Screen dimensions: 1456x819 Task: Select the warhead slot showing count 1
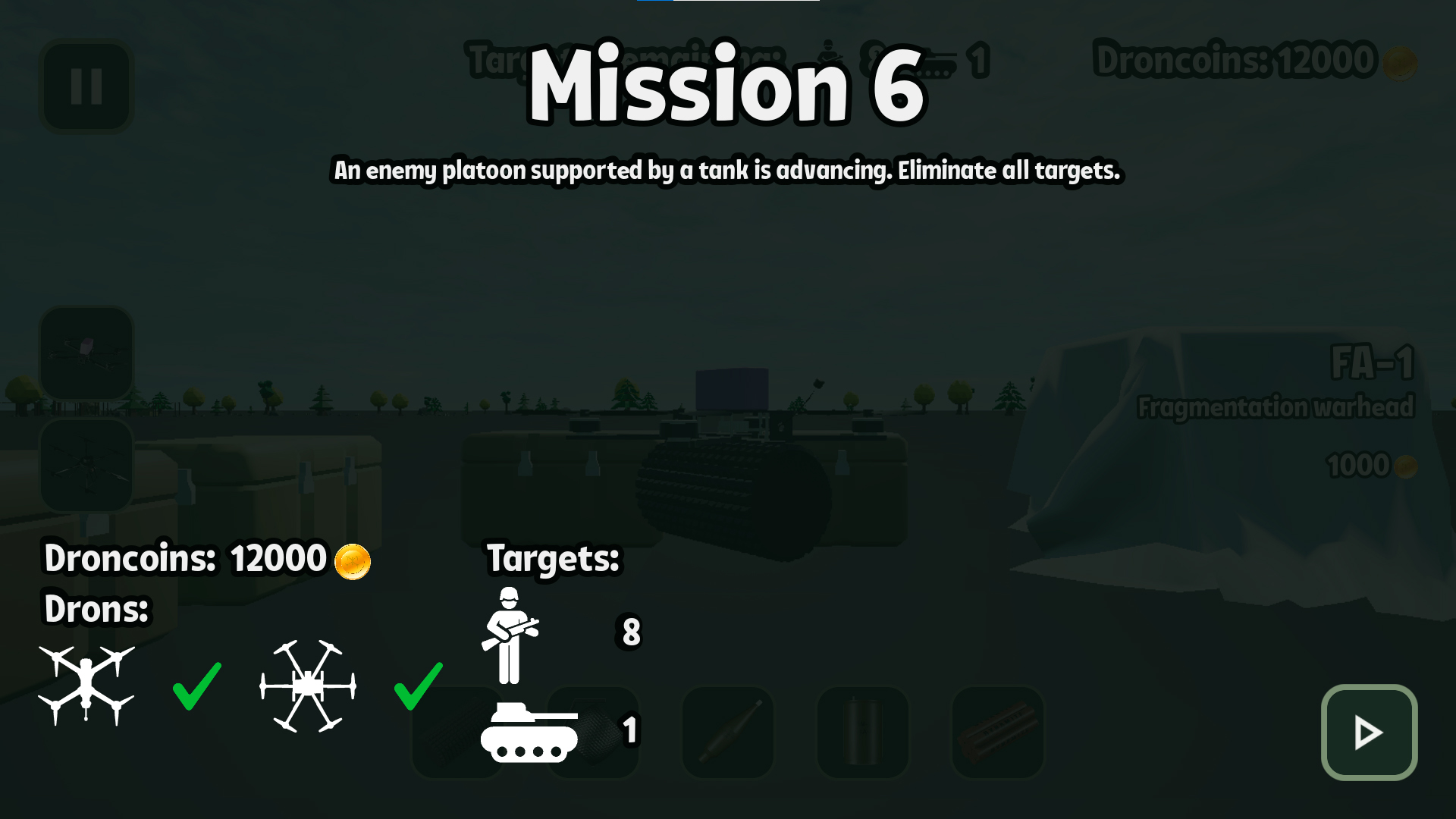pyautogui.click(x=592, y=733)
